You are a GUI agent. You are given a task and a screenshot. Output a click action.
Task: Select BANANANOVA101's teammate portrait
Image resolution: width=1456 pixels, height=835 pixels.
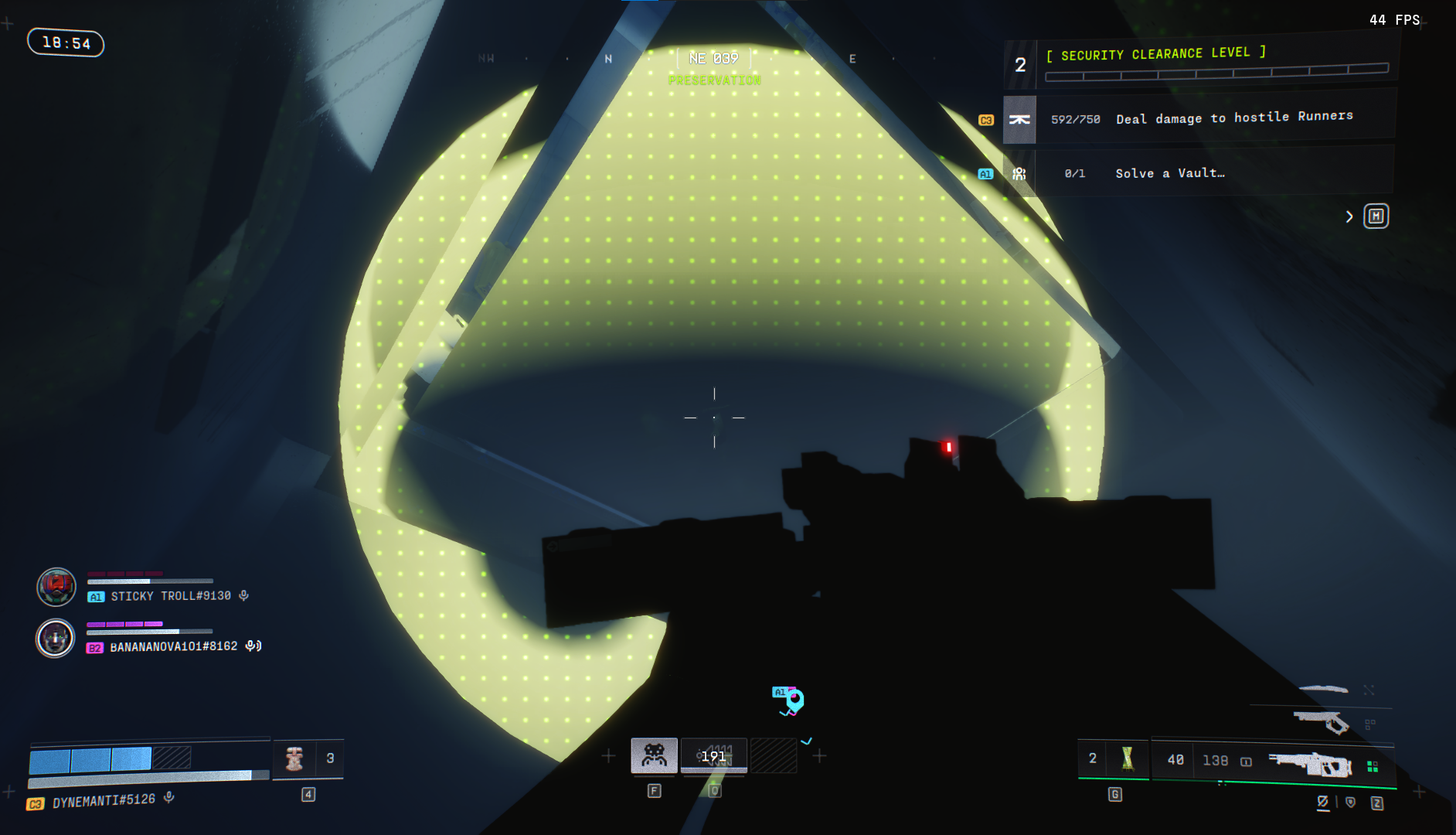[56, 639]
